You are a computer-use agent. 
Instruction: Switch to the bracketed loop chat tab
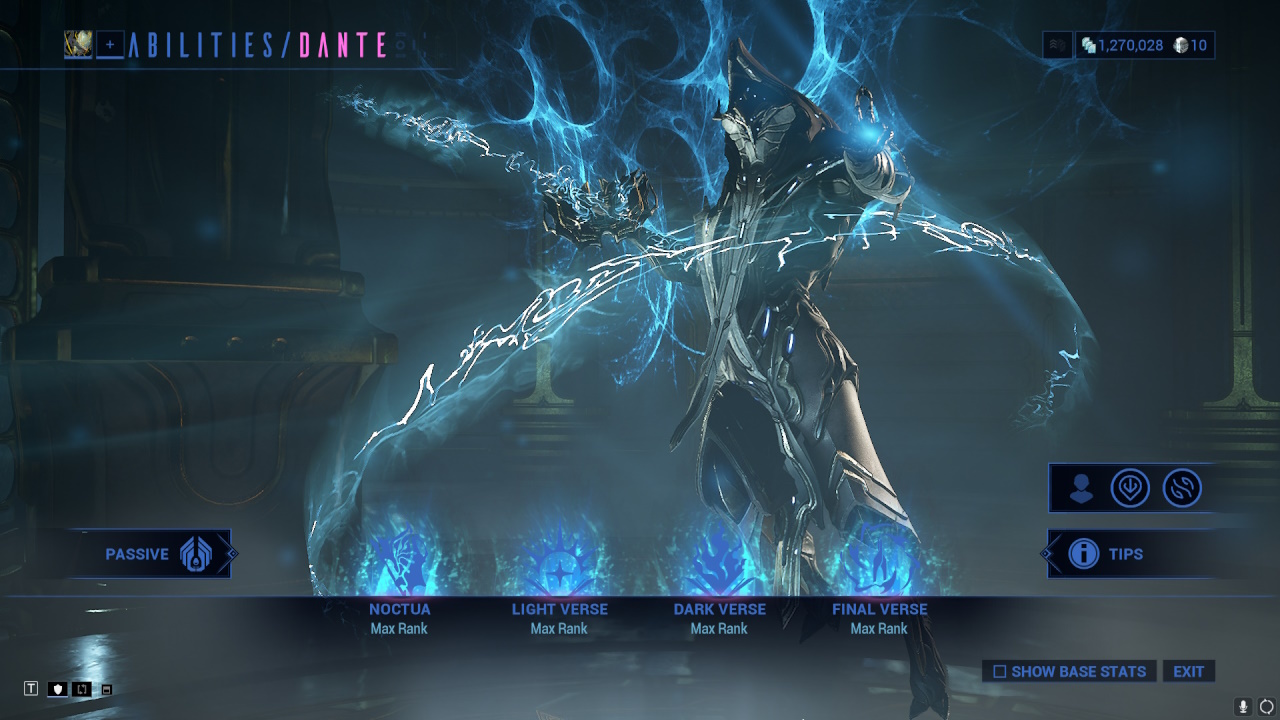83,688
